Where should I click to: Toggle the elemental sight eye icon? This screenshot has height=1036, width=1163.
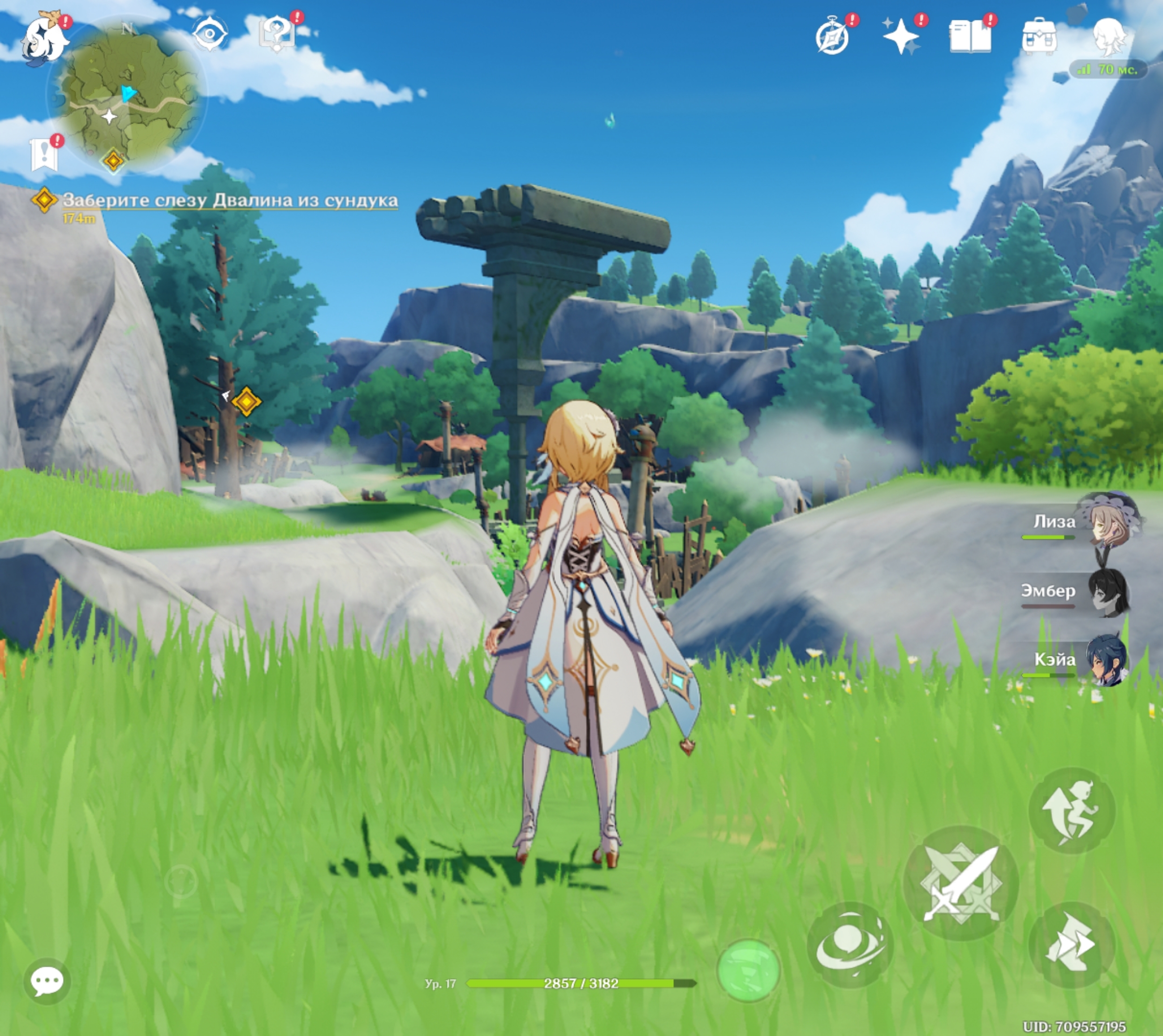210,33
